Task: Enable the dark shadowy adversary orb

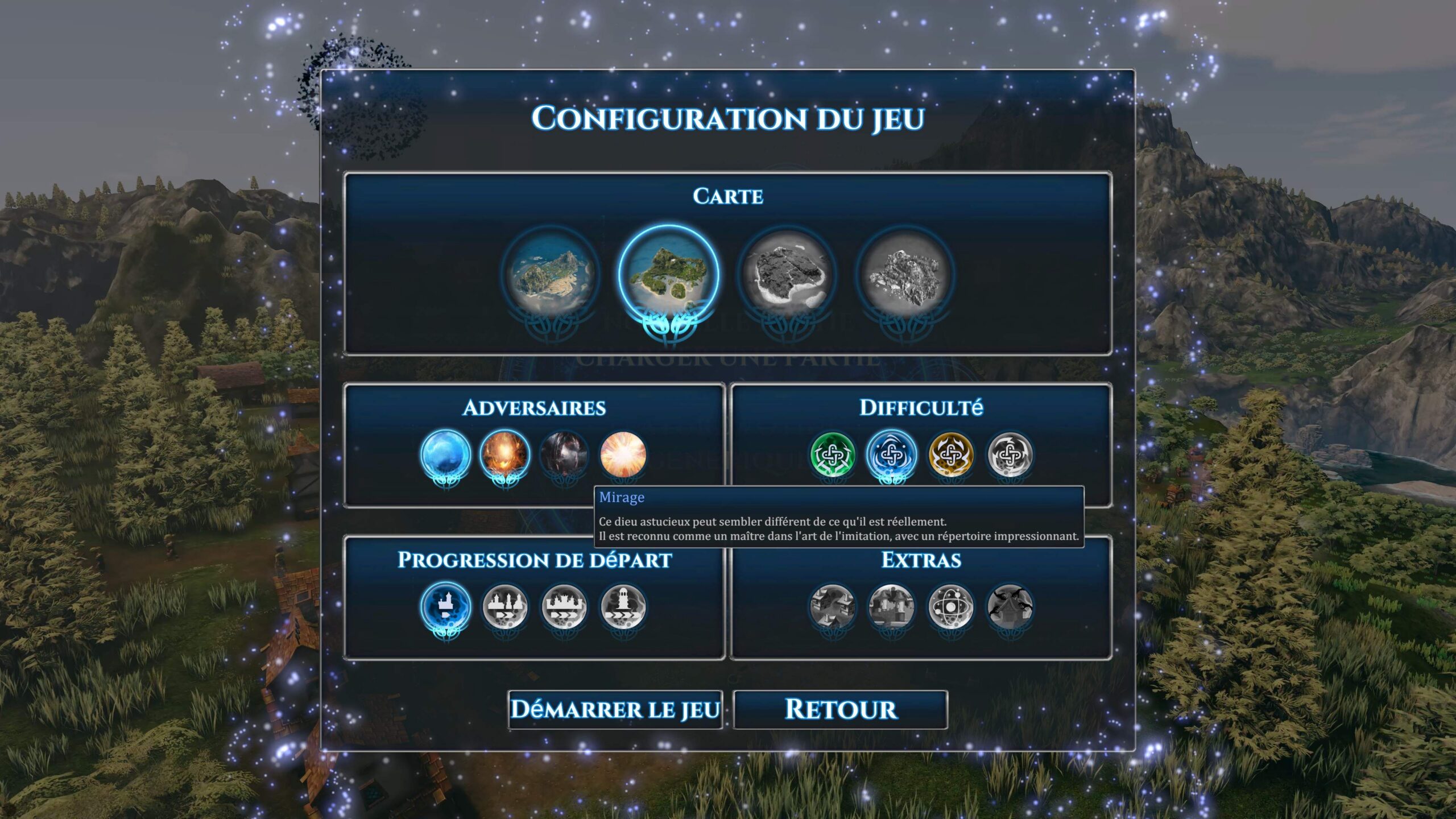Action: coord(564,454)
